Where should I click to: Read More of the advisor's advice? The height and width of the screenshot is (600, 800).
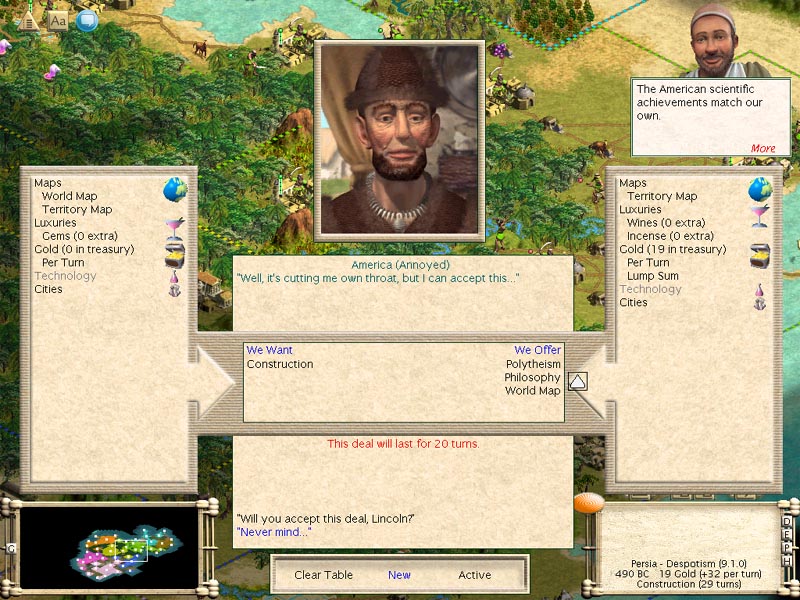pos(763,148)
